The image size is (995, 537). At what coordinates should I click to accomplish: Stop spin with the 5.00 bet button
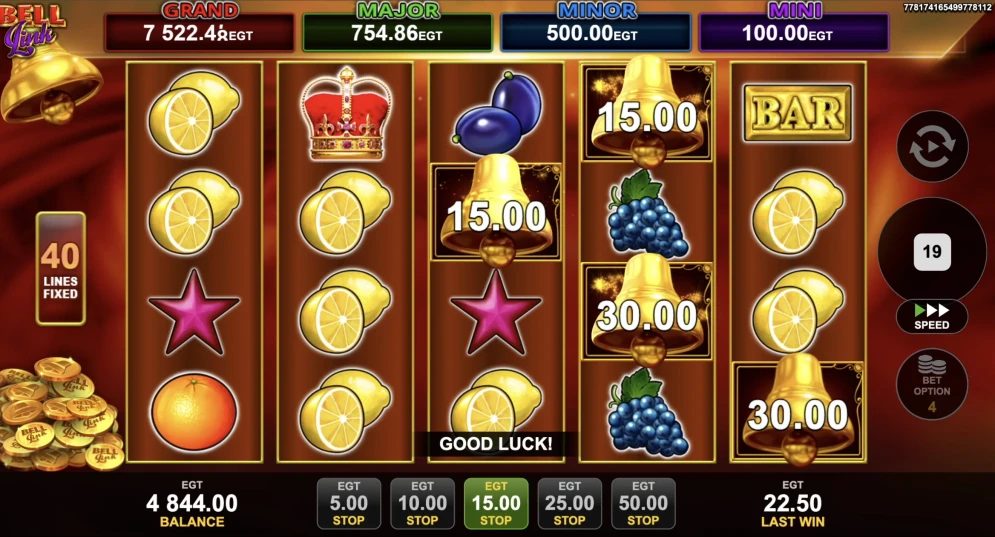click(x=348, y=503)
